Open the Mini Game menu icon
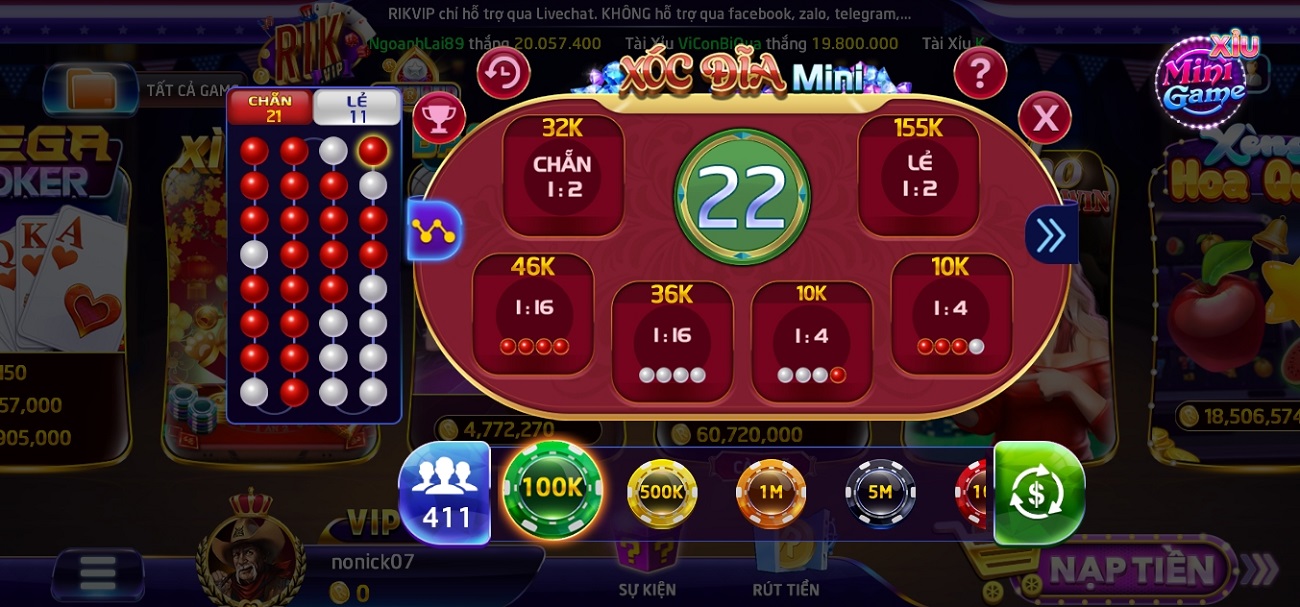Viewport: 1300px width, 607px height. click(1205, 80)
